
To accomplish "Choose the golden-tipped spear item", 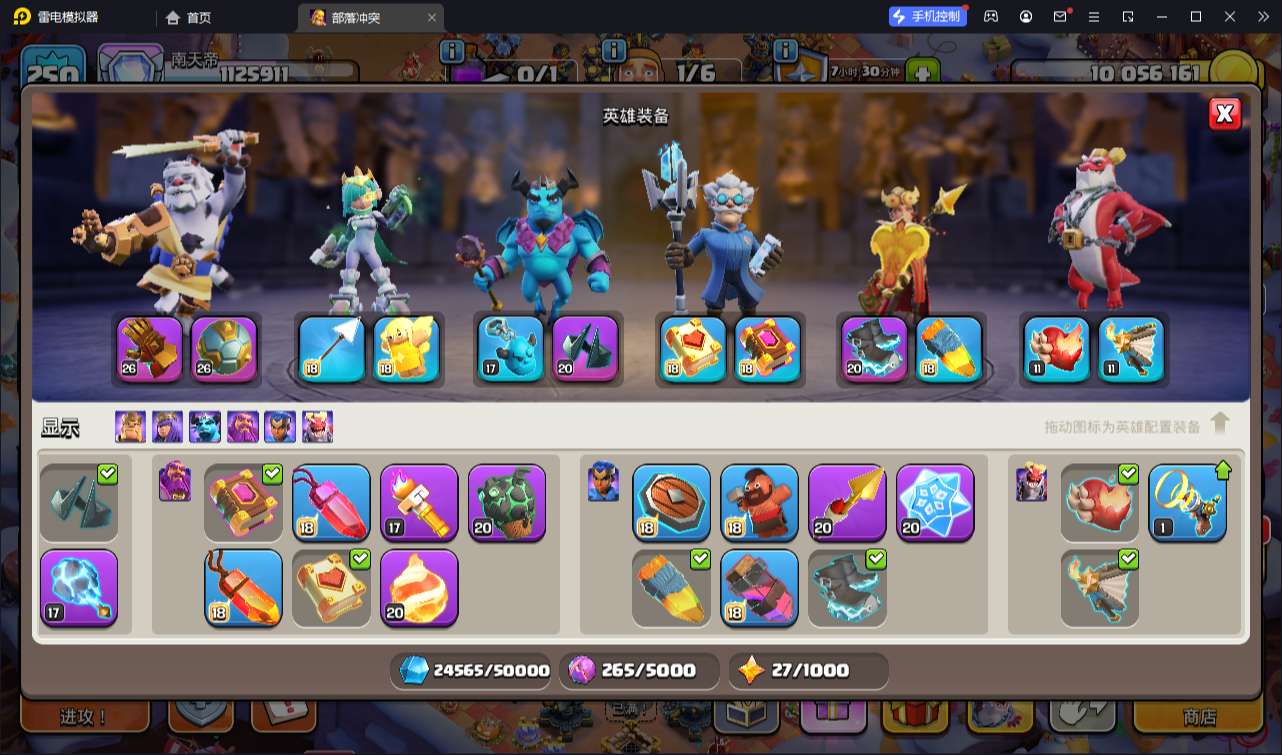I will pos(847,503).
